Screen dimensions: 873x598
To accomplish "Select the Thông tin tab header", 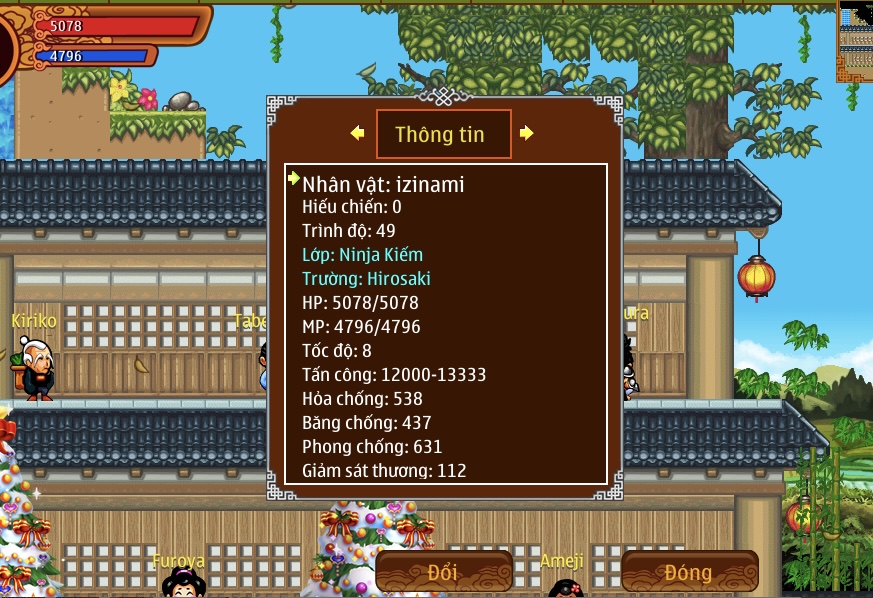I will tap(443, 134).
